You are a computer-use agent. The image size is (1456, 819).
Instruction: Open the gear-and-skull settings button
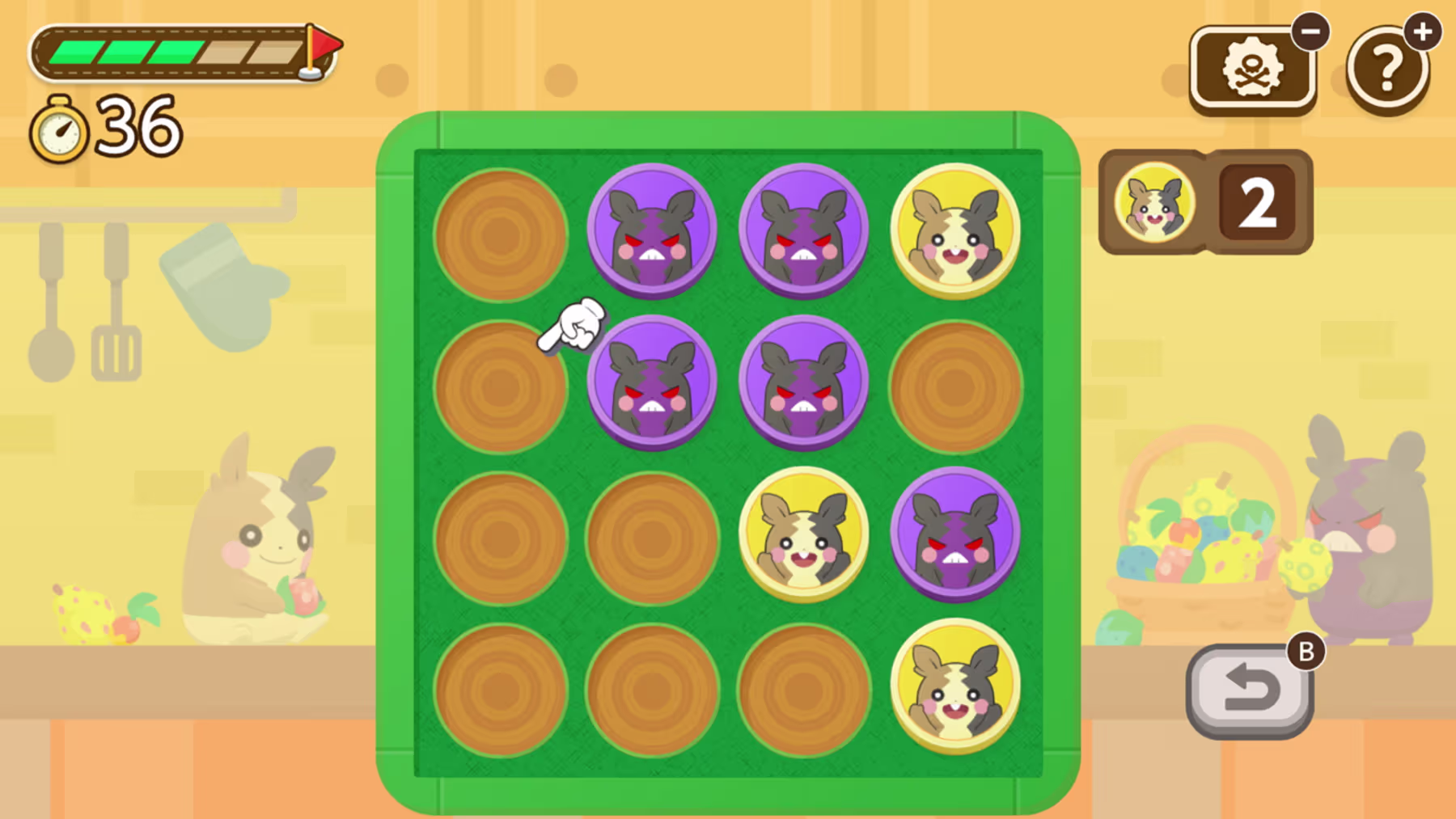tap(1251, 69)
